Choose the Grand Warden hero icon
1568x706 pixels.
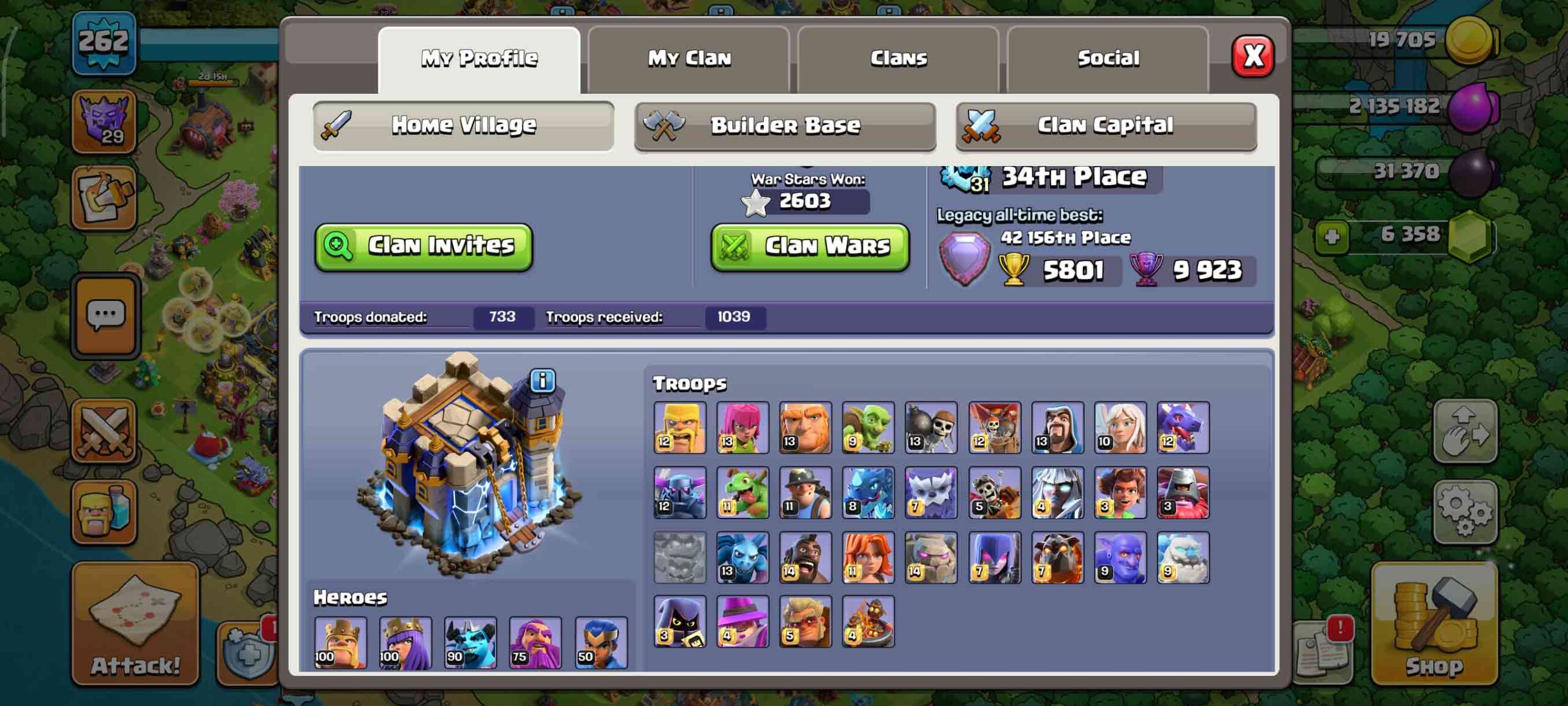point(535,642)
